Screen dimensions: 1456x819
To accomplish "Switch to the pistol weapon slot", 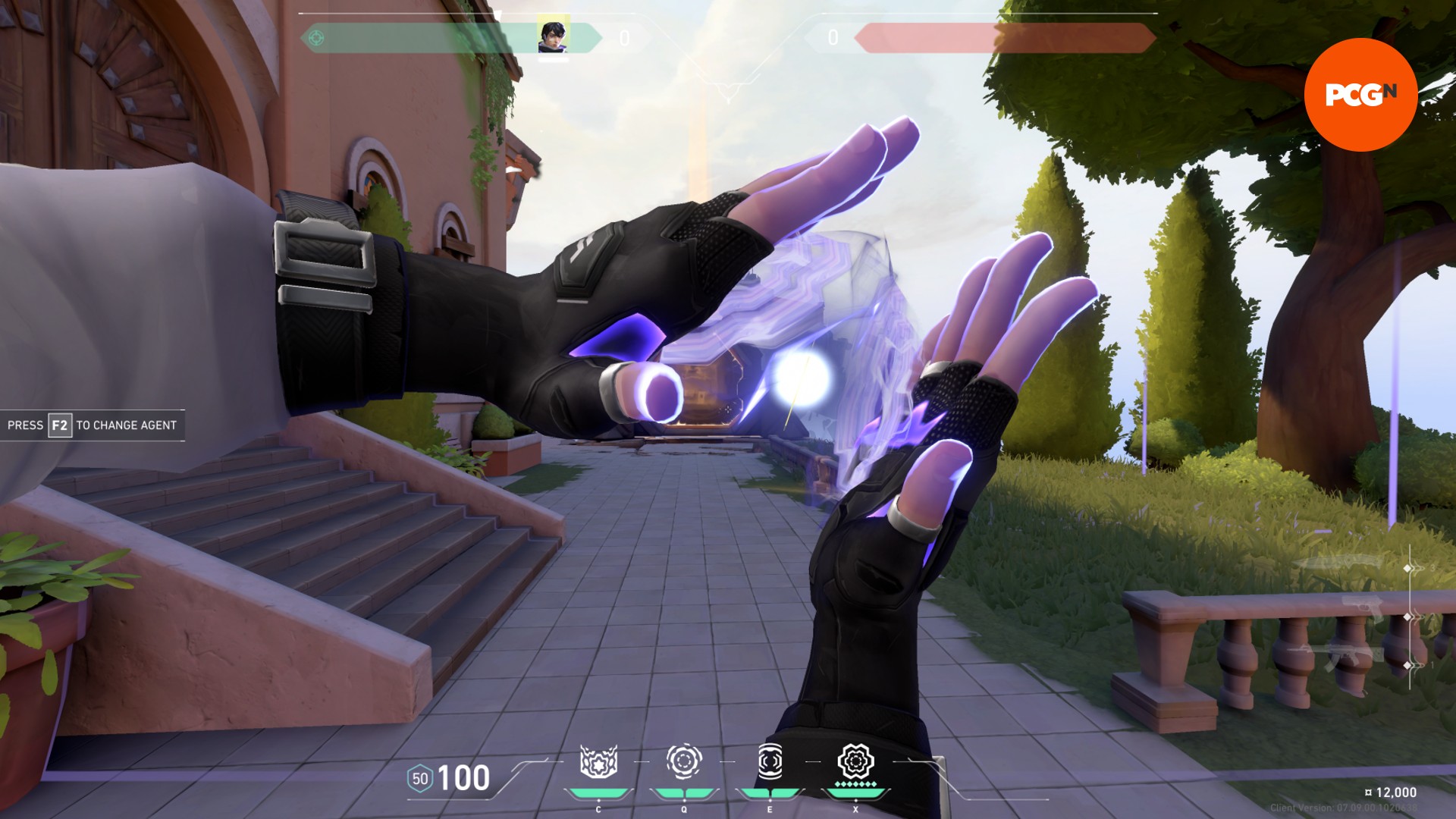I will (x=1362, y=608).
